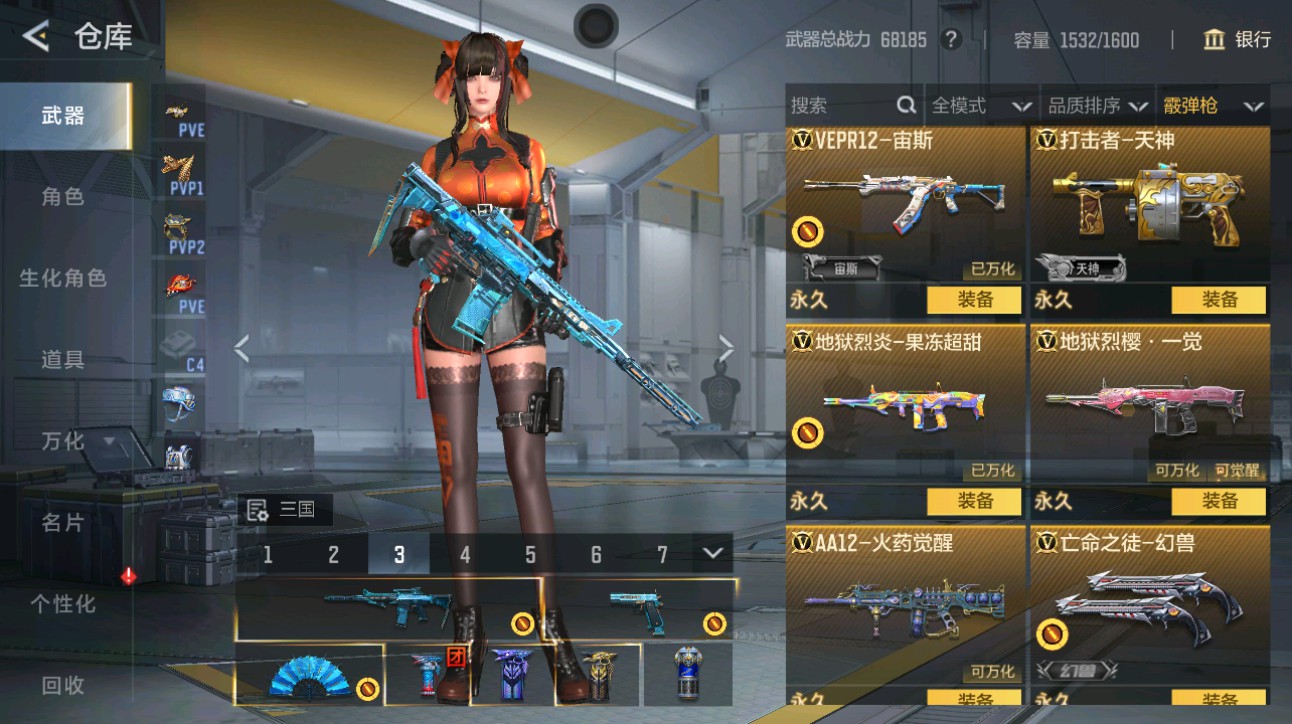The width and height of the screenshot is (1292, 724).
Task: Open the 品质排序 sort dropdown
Action: click(x=1097, y=105)
